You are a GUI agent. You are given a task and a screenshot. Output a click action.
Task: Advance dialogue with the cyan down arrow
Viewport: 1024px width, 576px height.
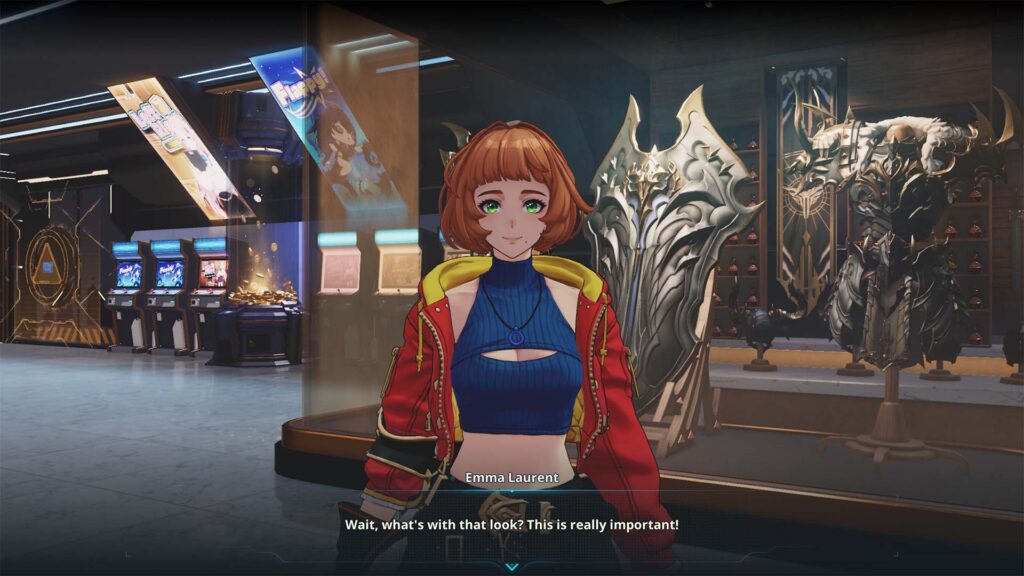[511, 566]
